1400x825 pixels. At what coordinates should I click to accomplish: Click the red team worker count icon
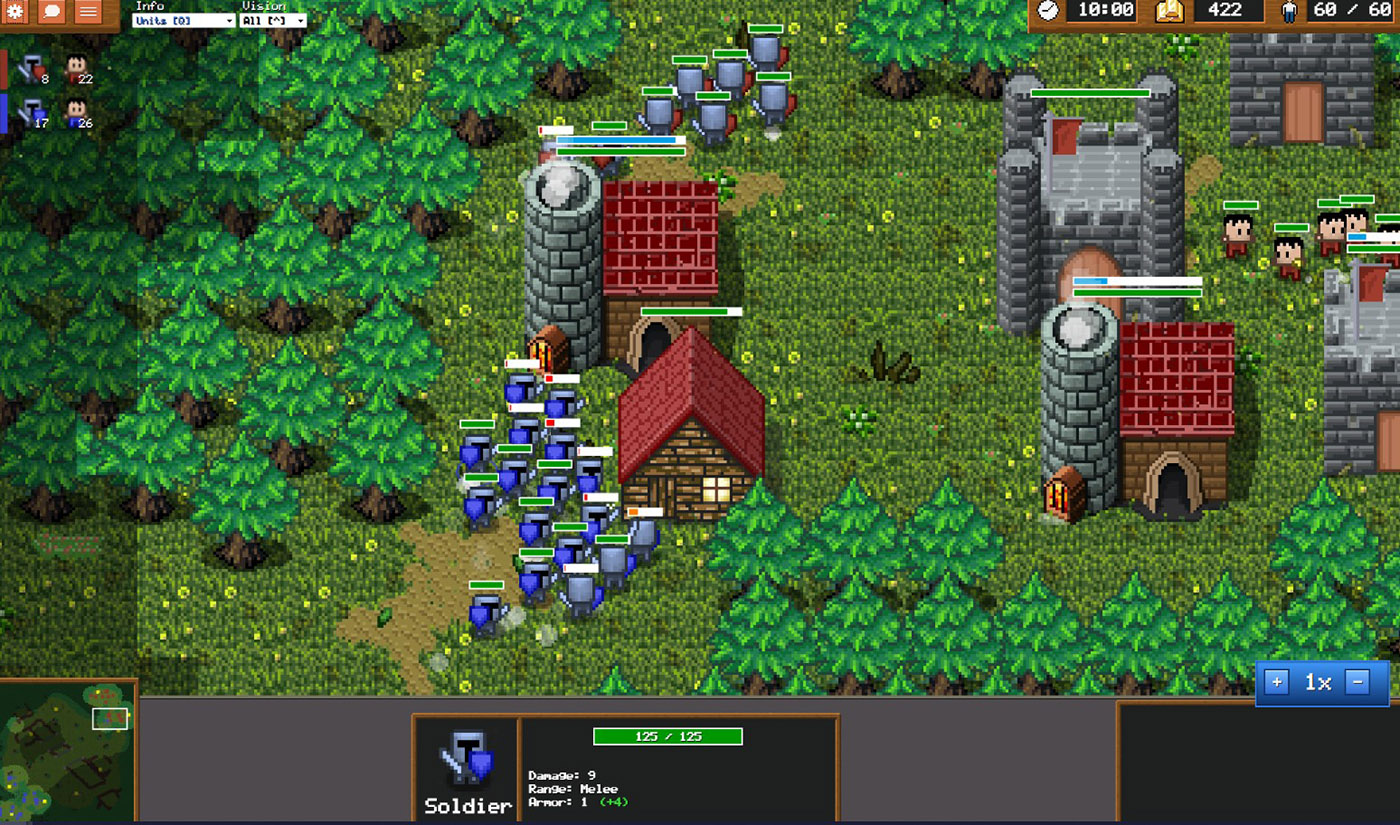coord(76,69)
